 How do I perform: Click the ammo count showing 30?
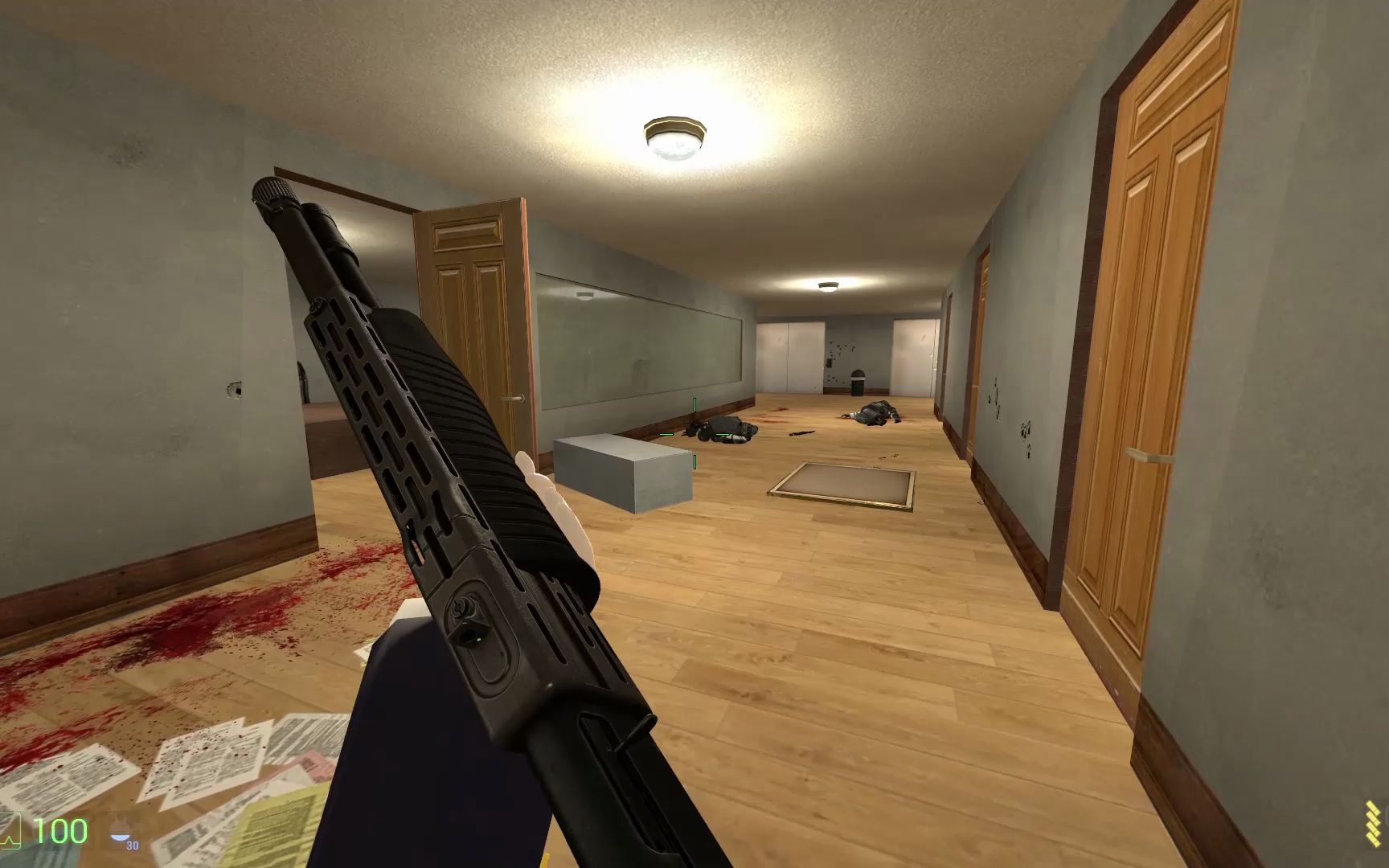click(131, 847)
